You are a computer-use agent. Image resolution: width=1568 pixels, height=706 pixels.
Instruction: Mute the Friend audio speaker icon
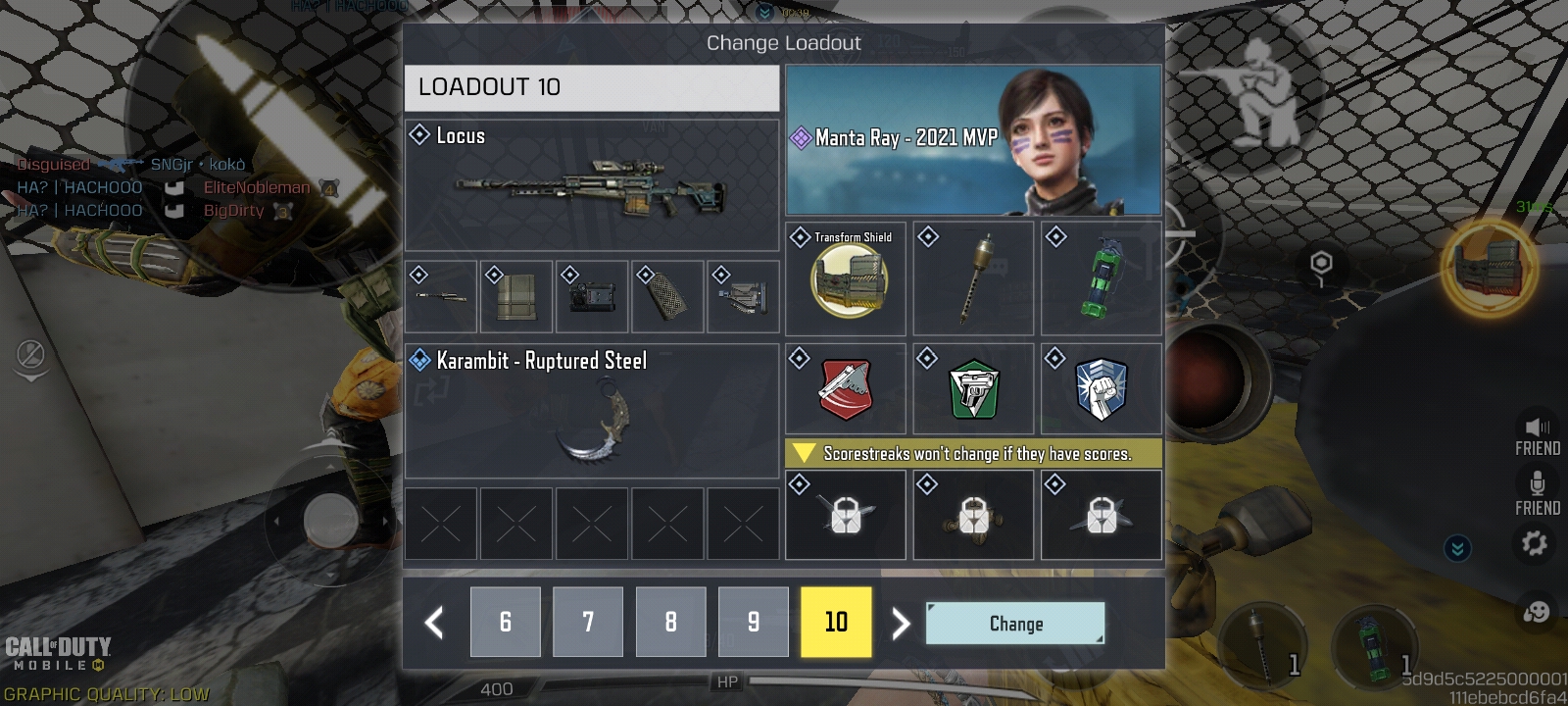pos(1535,428)
